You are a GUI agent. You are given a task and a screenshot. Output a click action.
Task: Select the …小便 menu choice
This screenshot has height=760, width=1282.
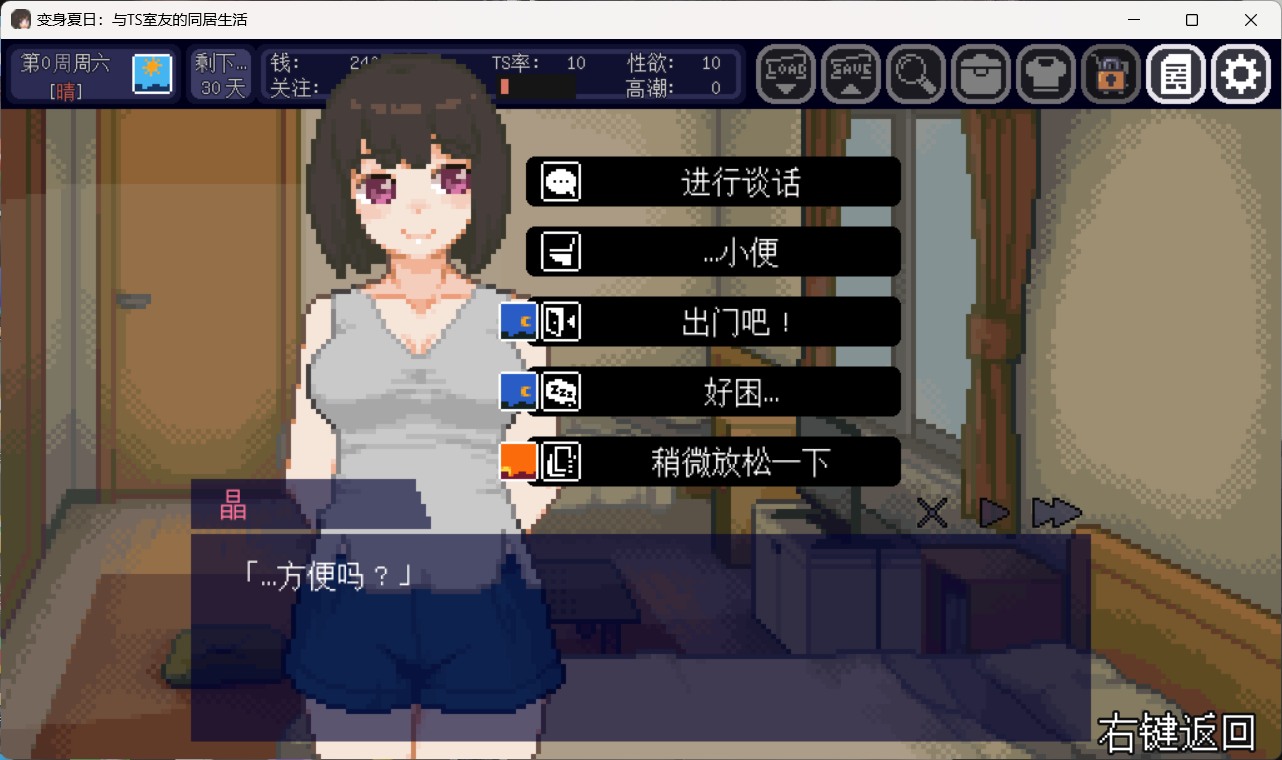[713, 252]
